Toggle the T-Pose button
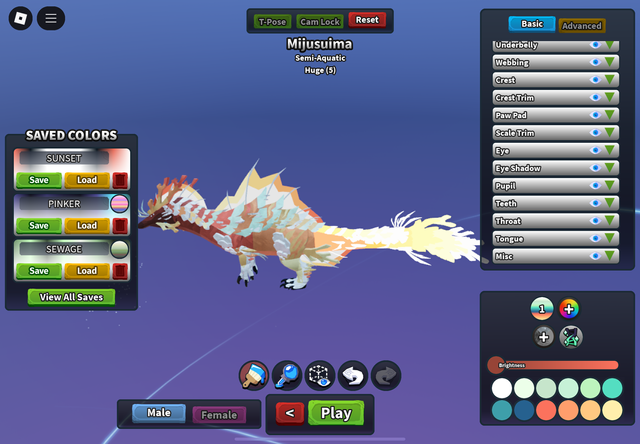 (x=271, y=20)
